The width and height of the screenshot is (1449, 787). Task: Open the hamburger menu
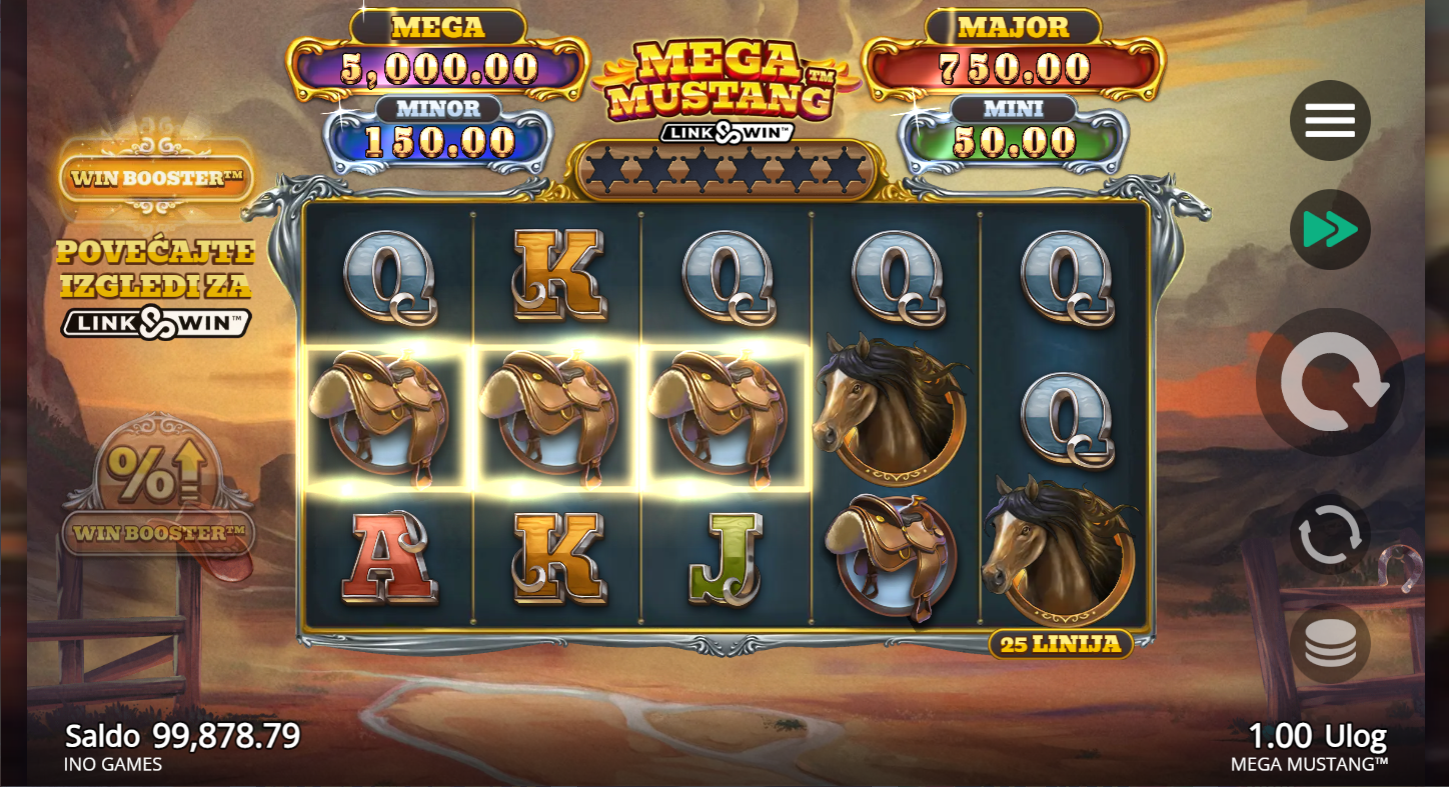(x=1330, y=121)
